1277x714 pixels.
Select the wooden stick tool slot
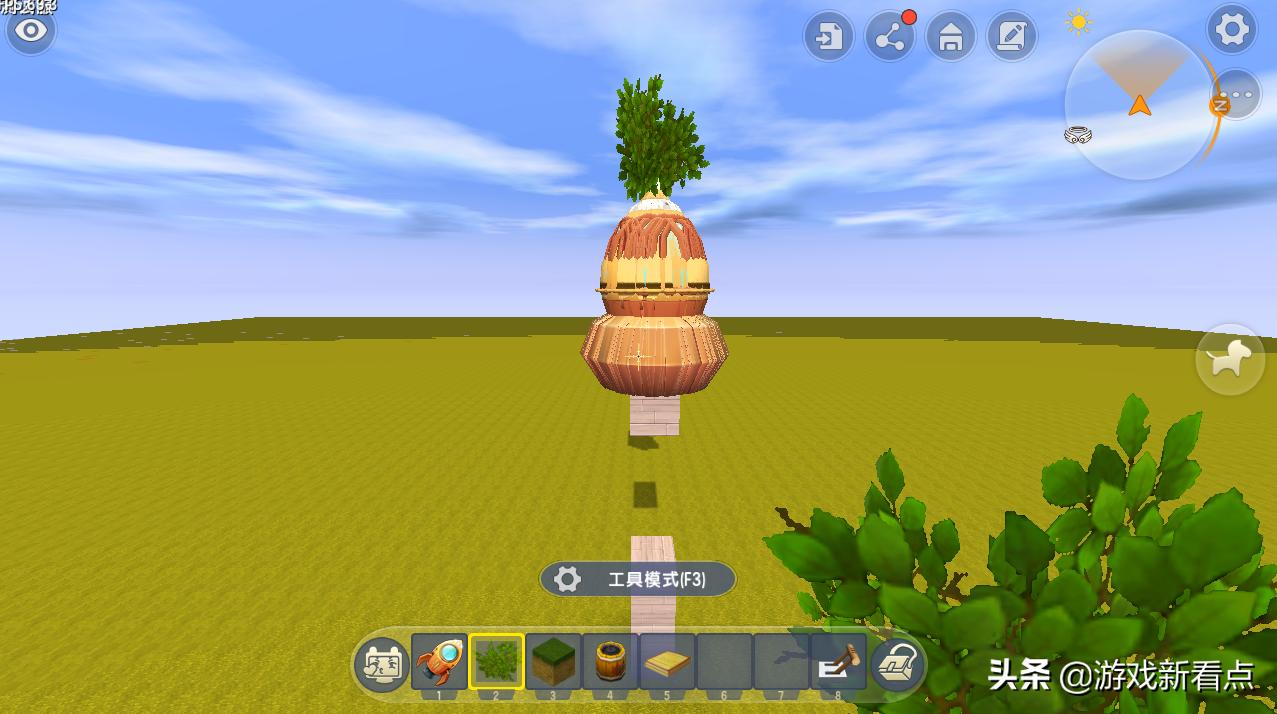pyautogui.click(x=838, y=662)
